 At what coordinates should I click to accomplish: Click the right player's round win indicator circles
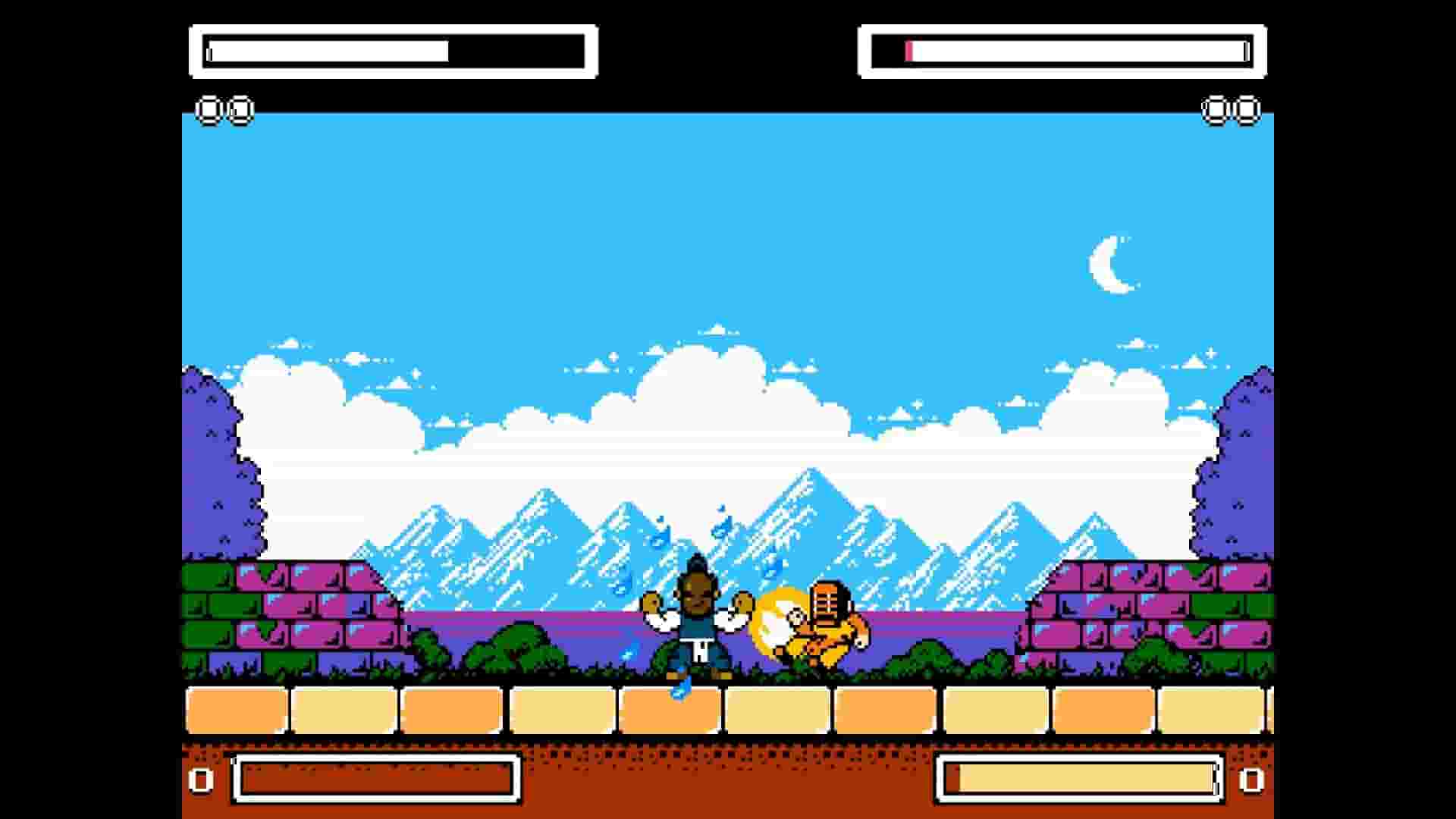(x=1231, y=110)
